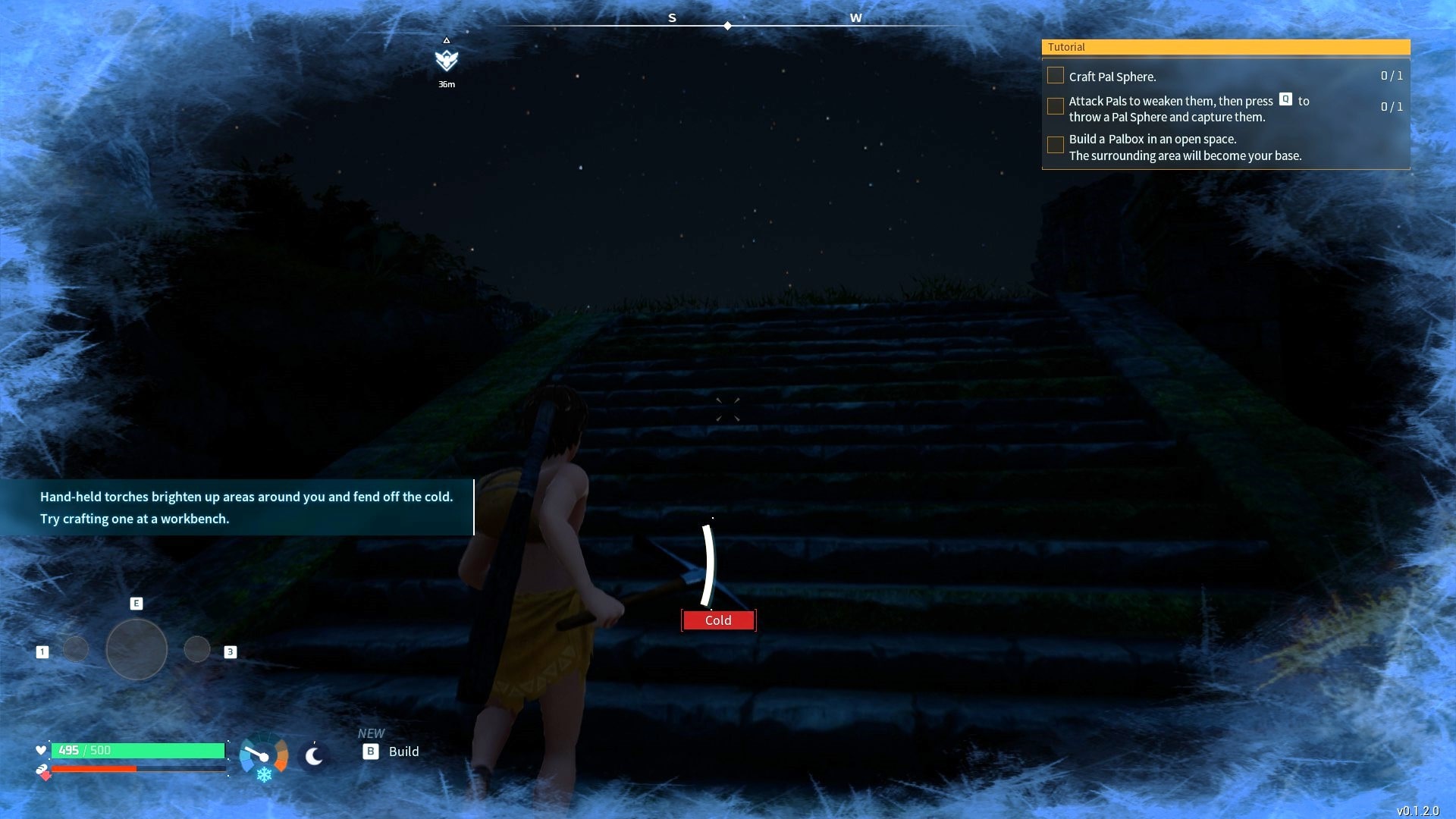Check the Build a Palbox objective box
This screenshot has height=819, width=1456.
point(1055,145)
